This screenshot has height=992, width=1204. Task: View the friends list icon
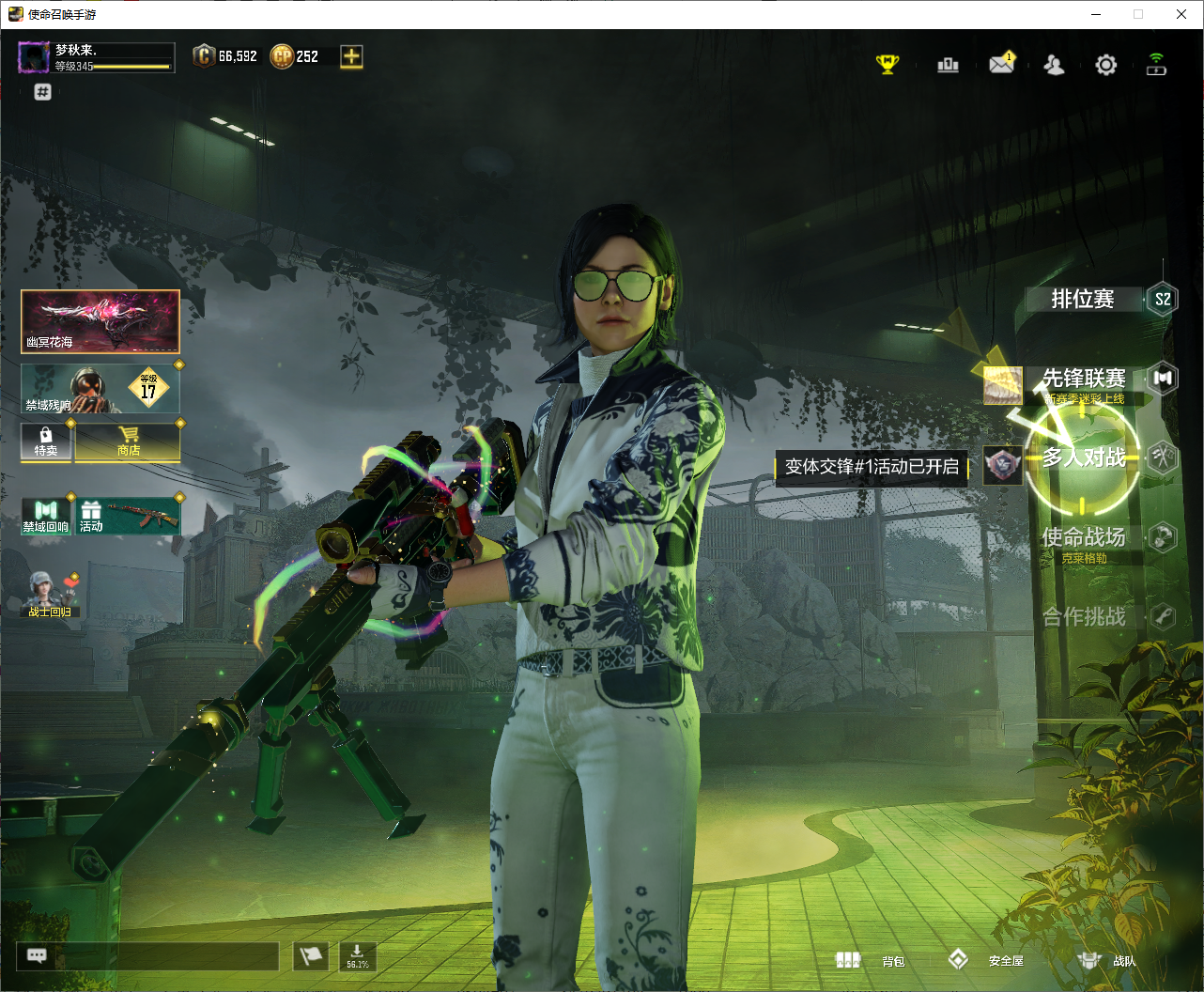click(1054, 65)
